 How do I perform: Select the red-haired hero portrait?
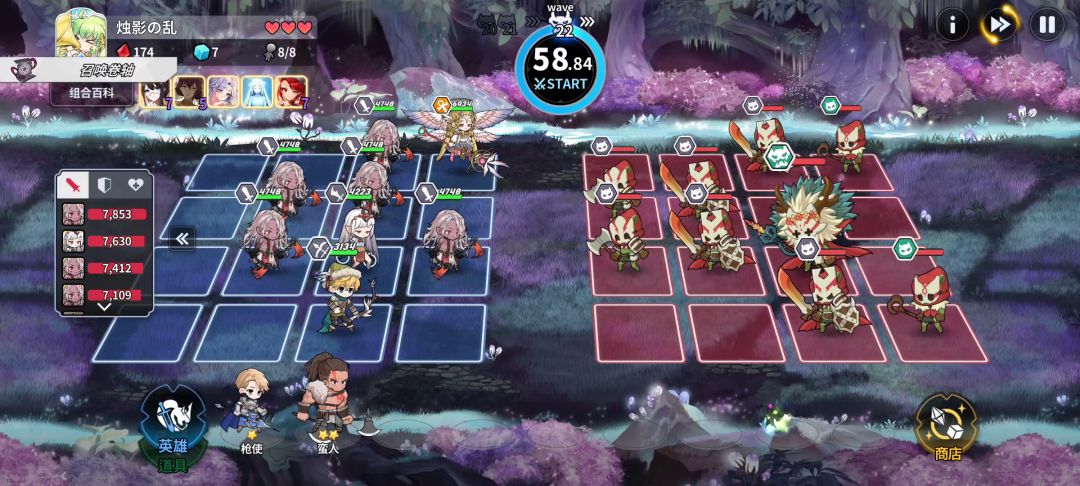290,92
